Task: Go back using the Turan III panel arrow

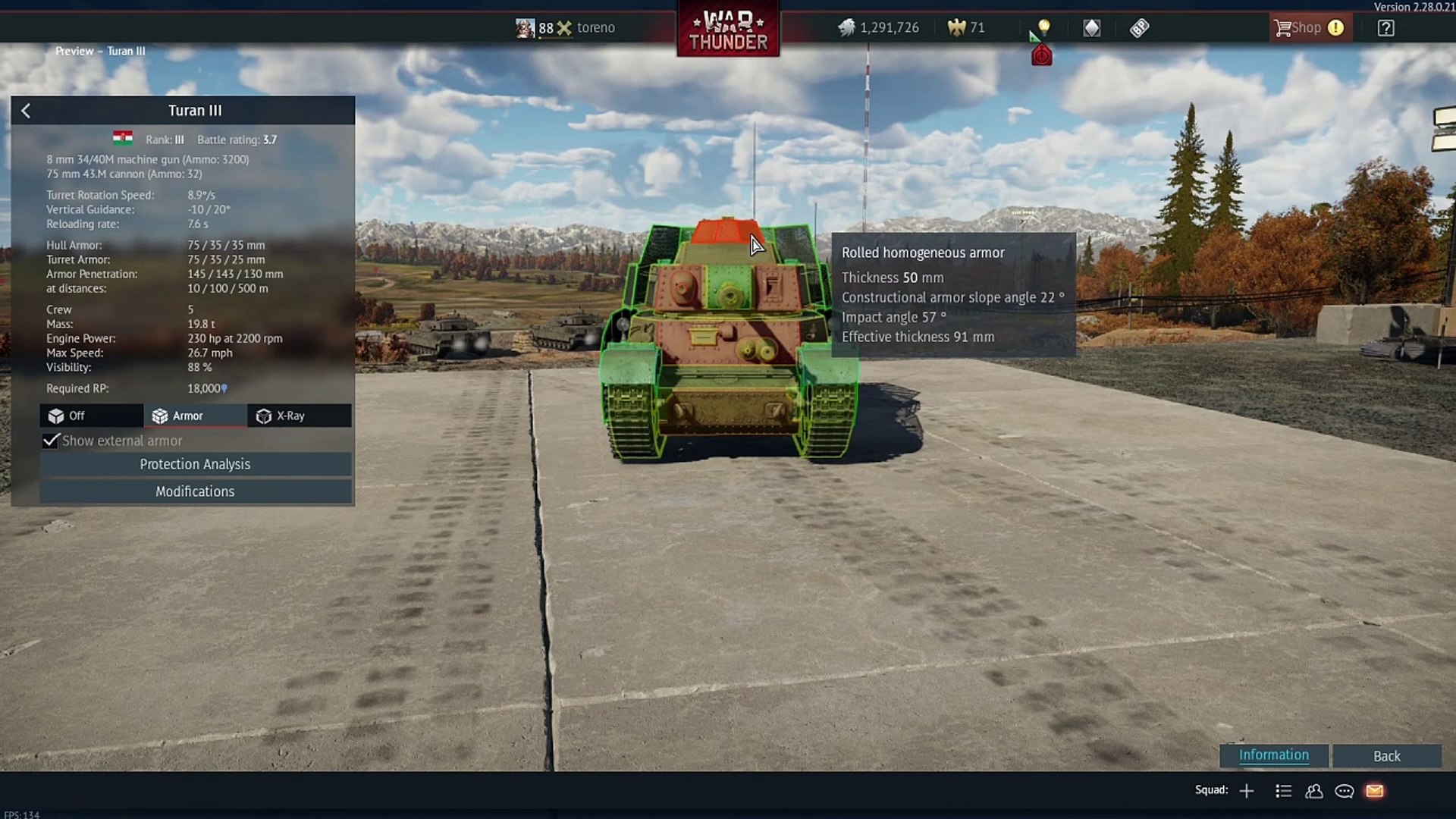Action: [x=26, y=111]
